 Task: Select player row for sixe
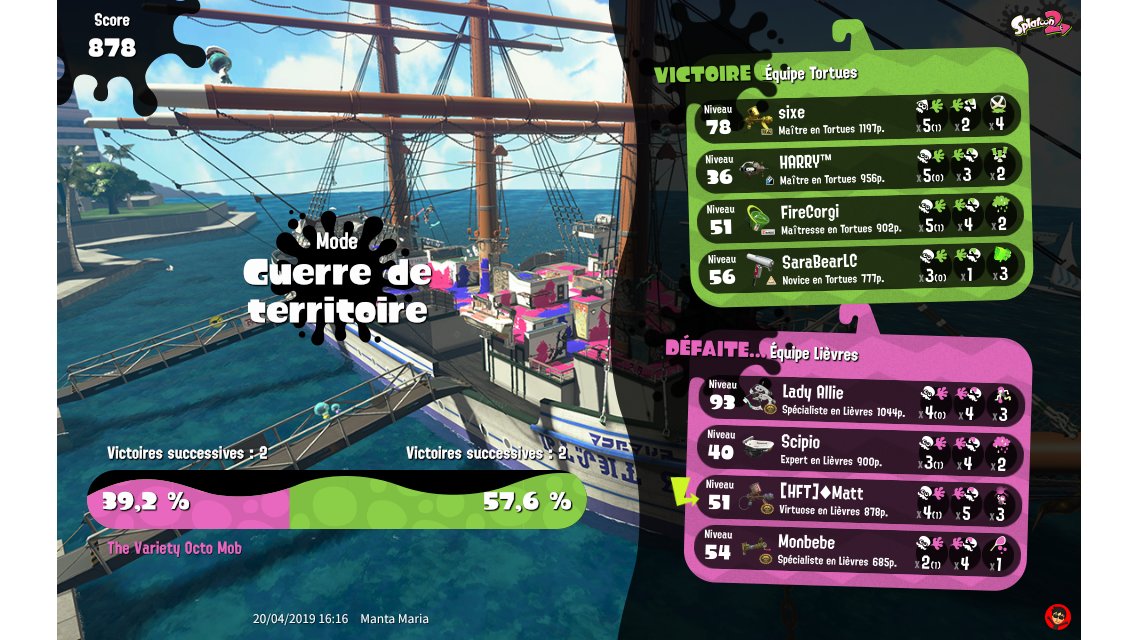coord(858,116)
